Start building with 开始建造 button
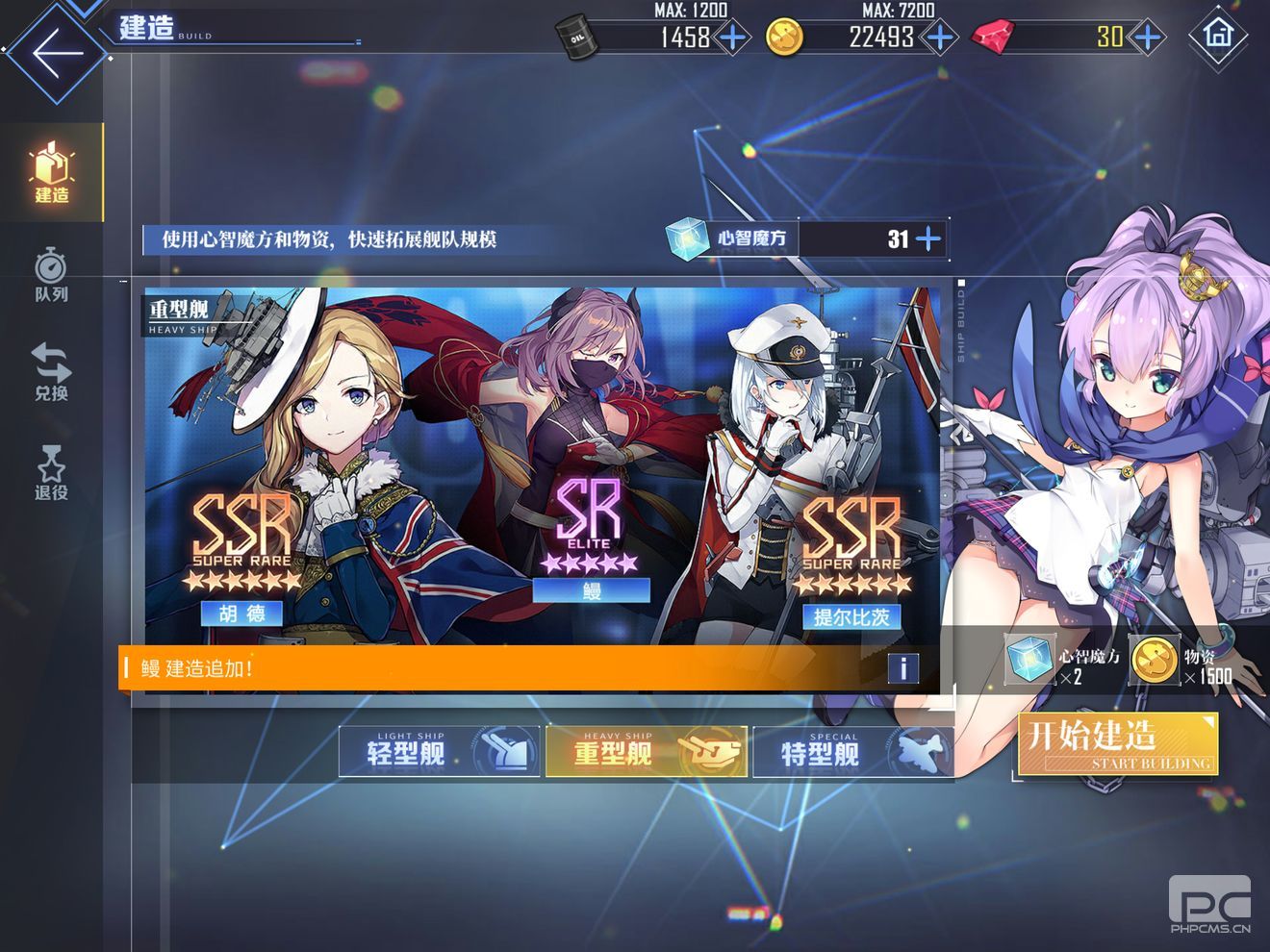Image resolution: width=1270 pixels, height=952 pixels. click(1118, 743)
